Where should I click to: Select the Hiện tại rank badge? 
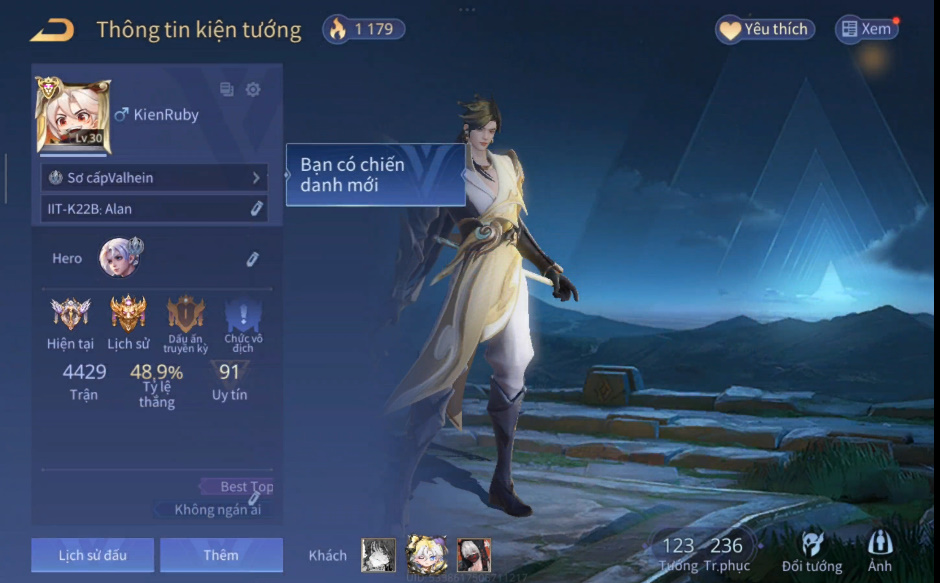tap(70, 314)
